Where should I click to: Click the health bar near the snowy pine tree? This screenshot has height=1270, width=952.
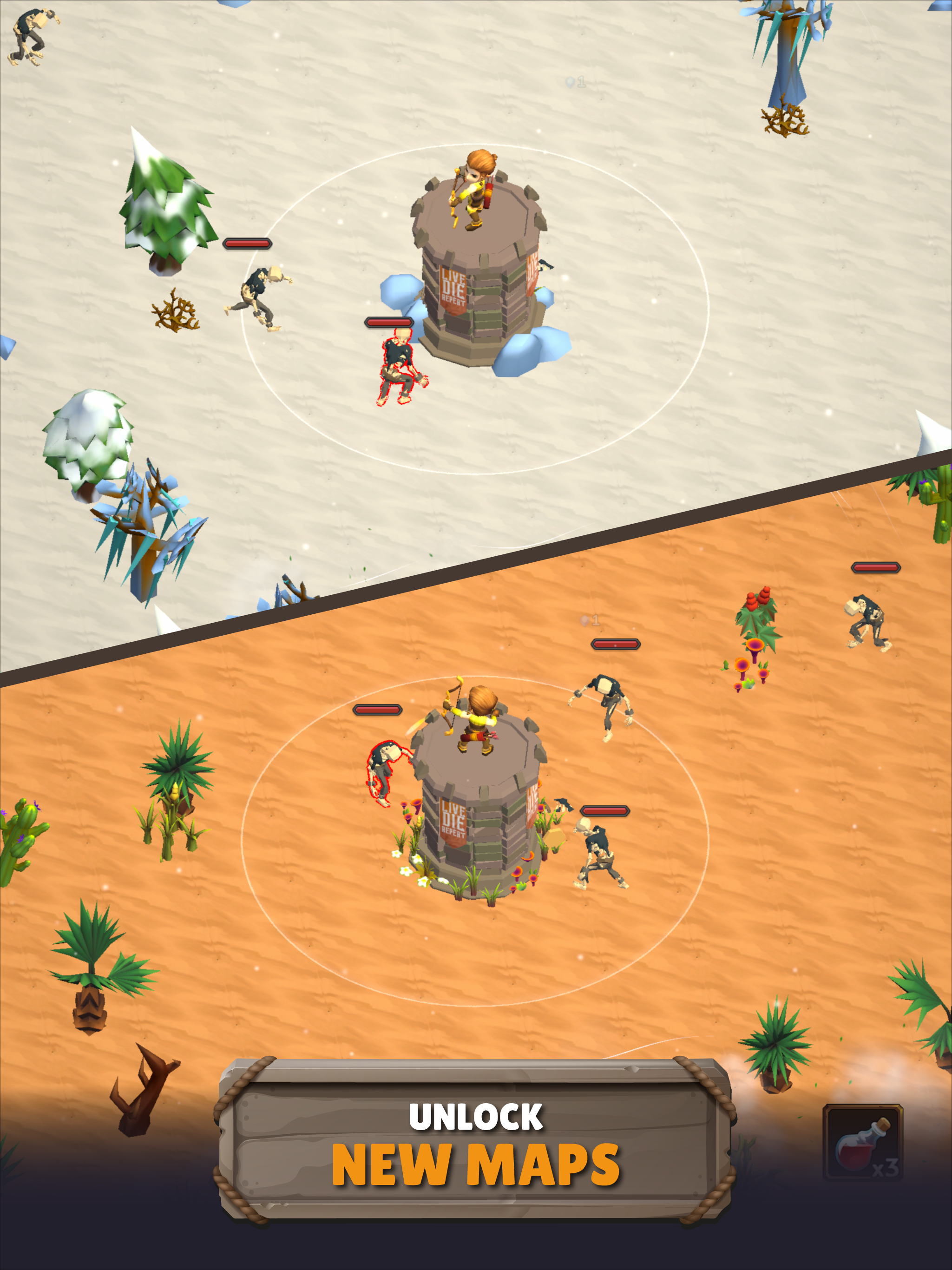[x=247, y=244]
